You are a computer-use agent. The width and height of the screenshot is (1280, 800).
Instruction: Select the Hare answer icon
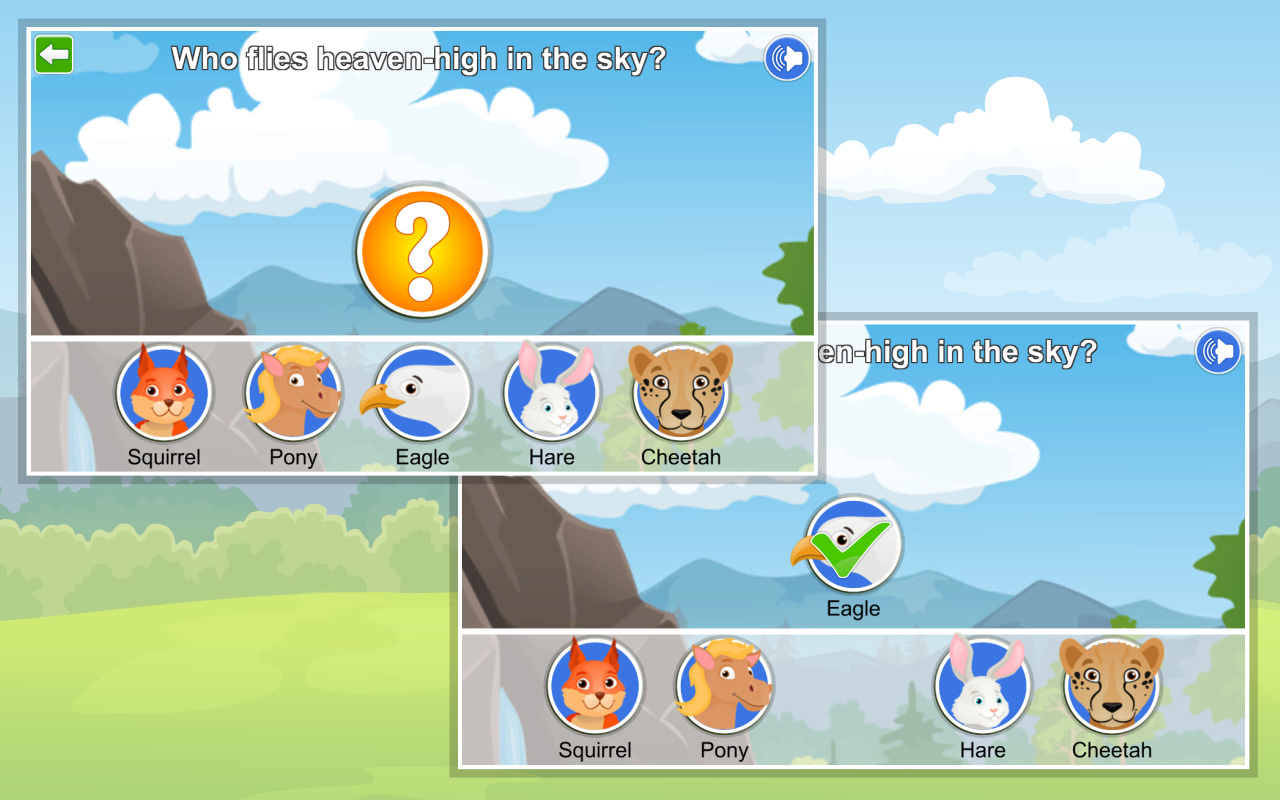tap(551, 392)
